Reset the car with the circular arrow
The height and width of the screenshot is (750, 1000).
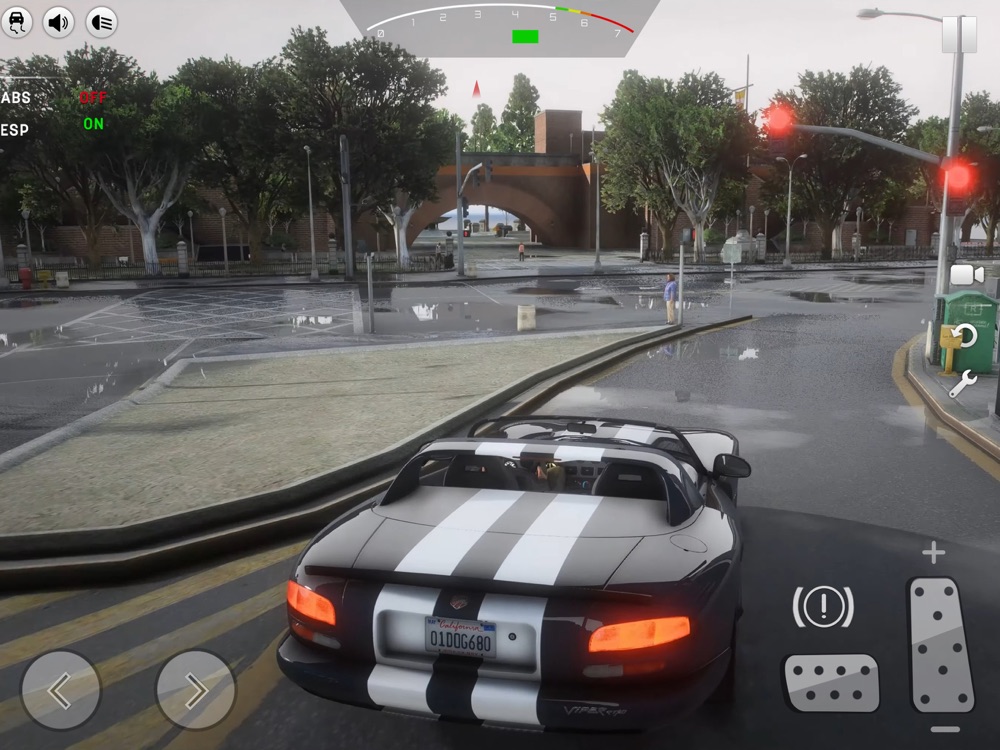click(x=964, y=335)
